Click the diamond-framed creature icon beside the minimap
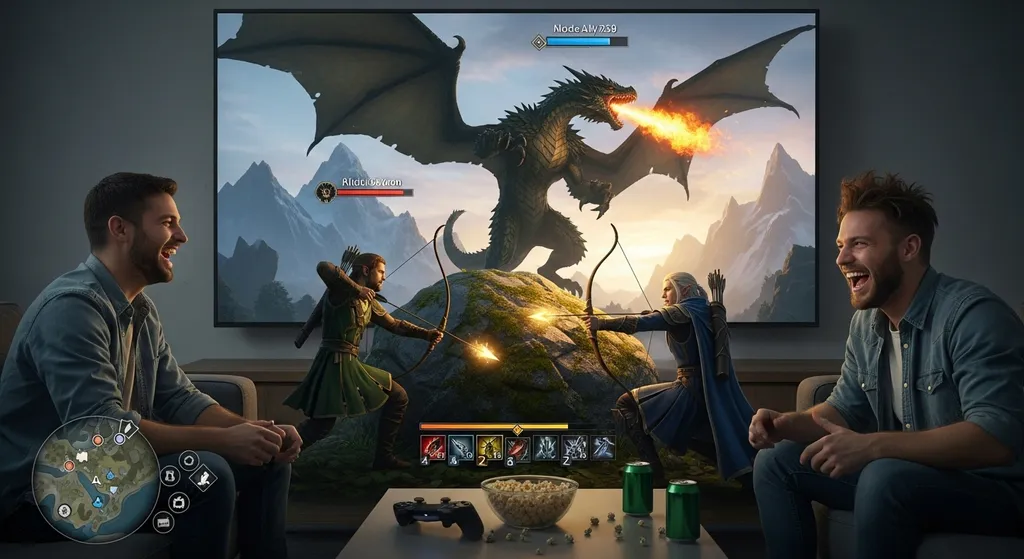This screenshot has height=559, width=1024. [x=203, y=477]
